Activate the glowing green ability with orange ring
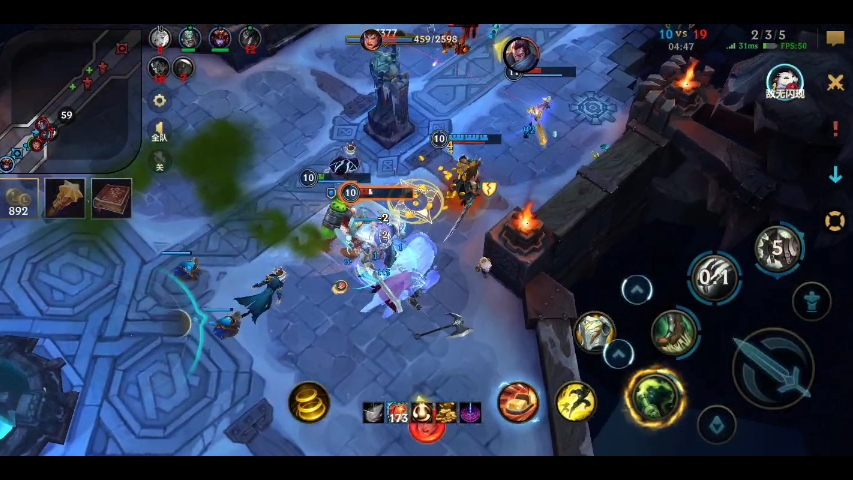 pos(655,396)
